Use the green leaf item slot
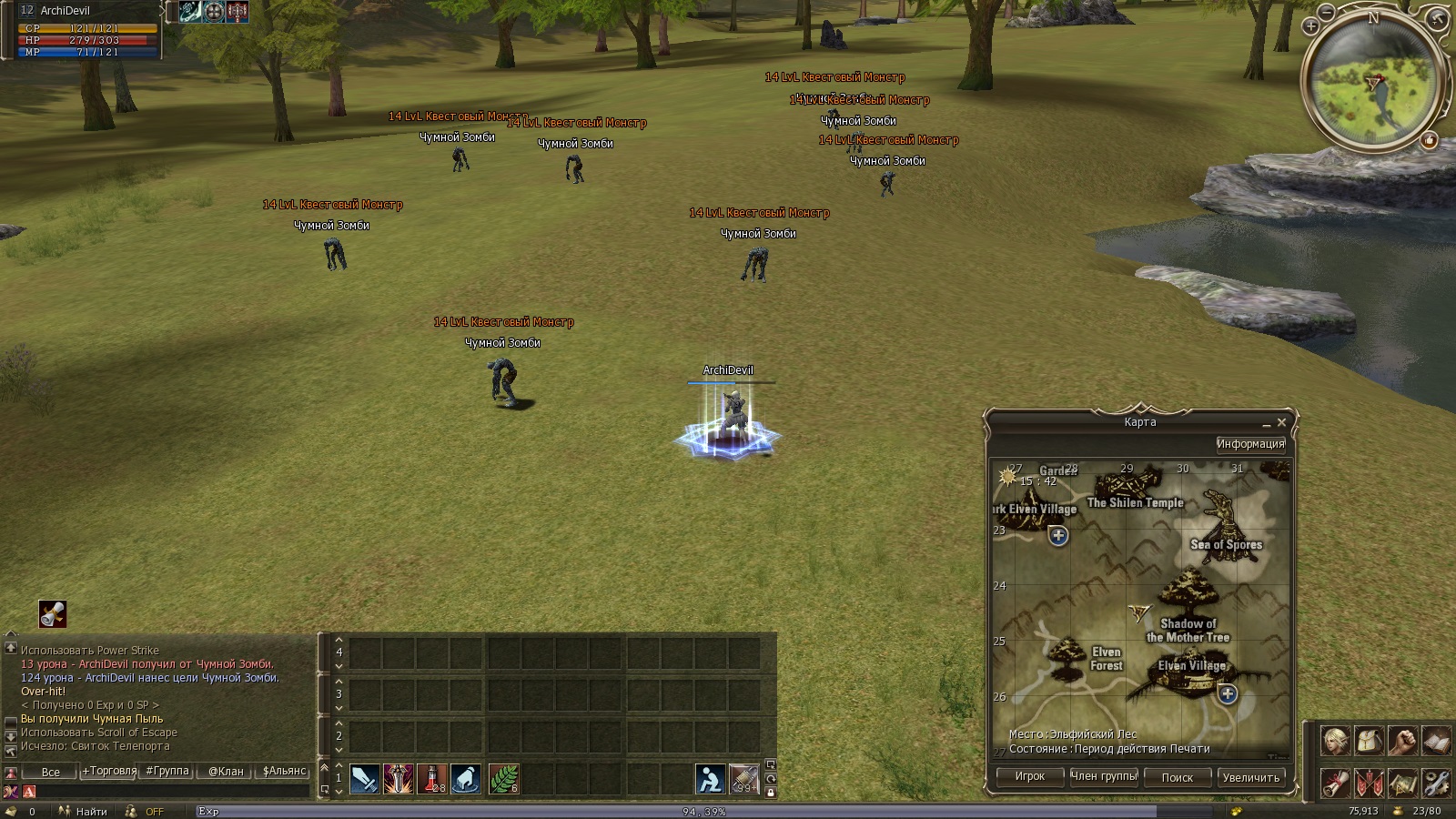The width and height of the screenshot is (1456, 819). (x=503, y=779)
